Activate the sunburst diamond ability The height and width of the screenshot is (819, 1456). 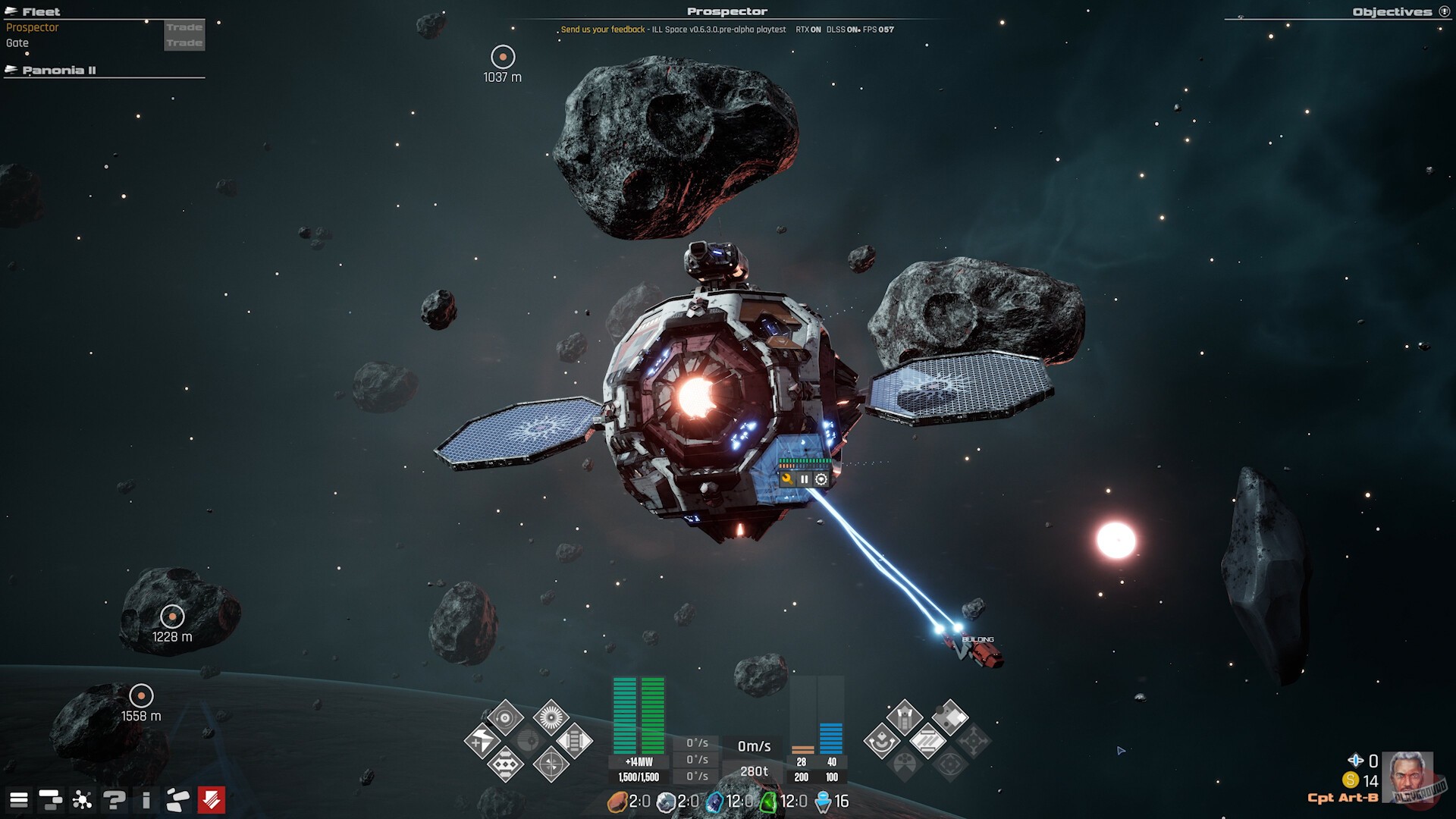(551, 717)
